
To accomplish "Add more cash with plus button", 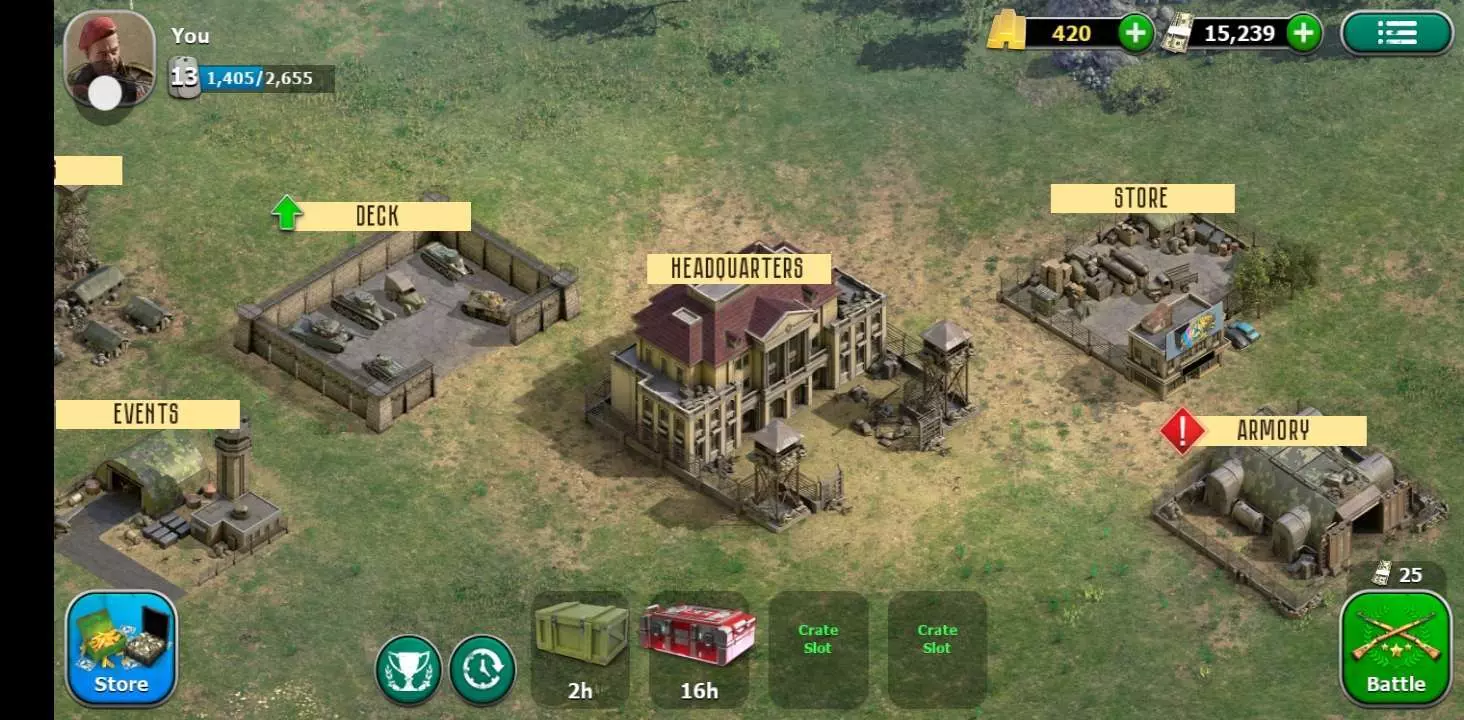I will click(1303, 34).
